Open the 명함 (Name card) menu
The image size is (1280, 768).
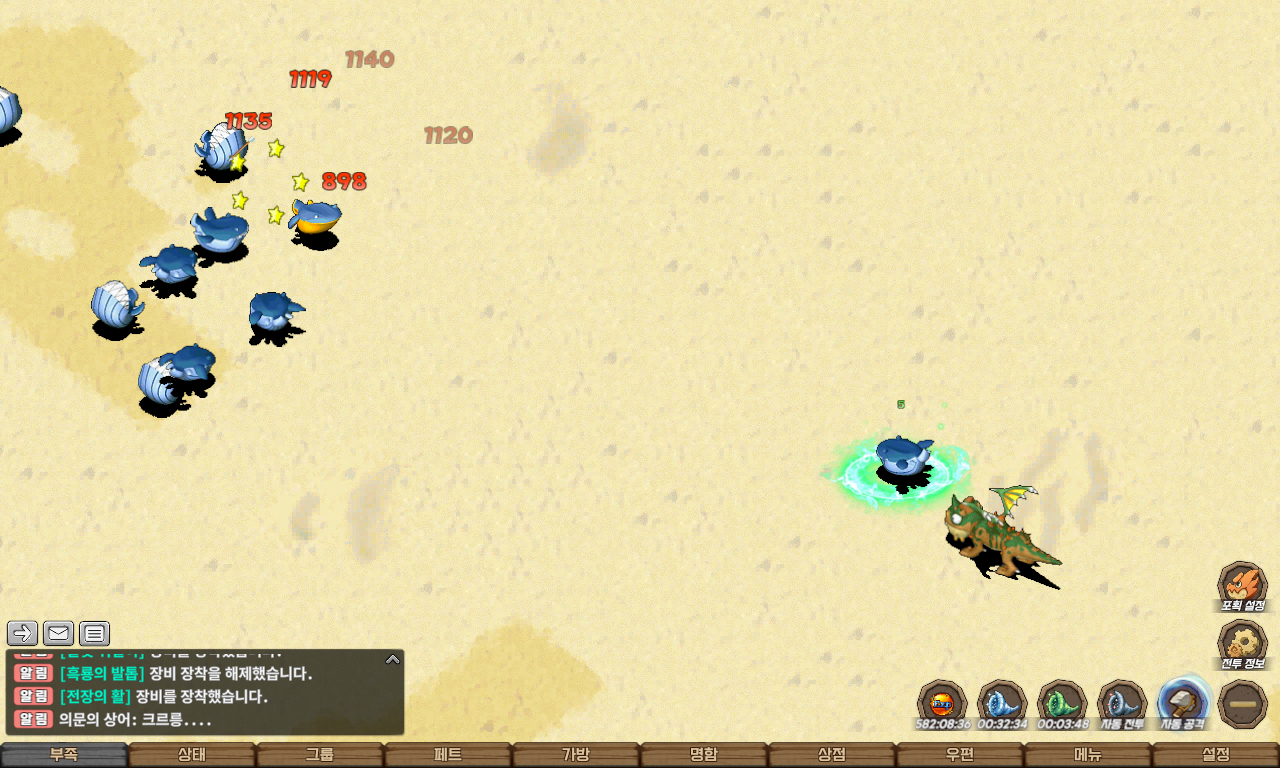coord(704,755)
